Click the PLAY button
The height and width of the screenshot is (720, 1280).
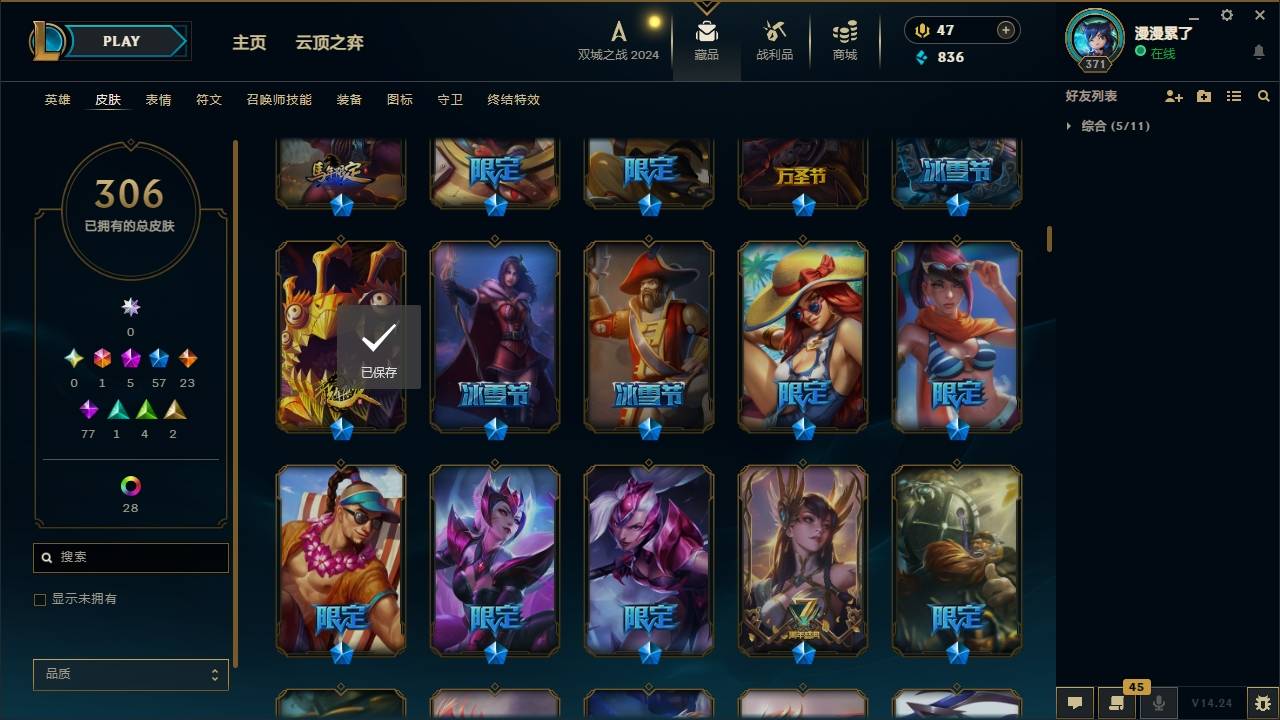point(120,41)
